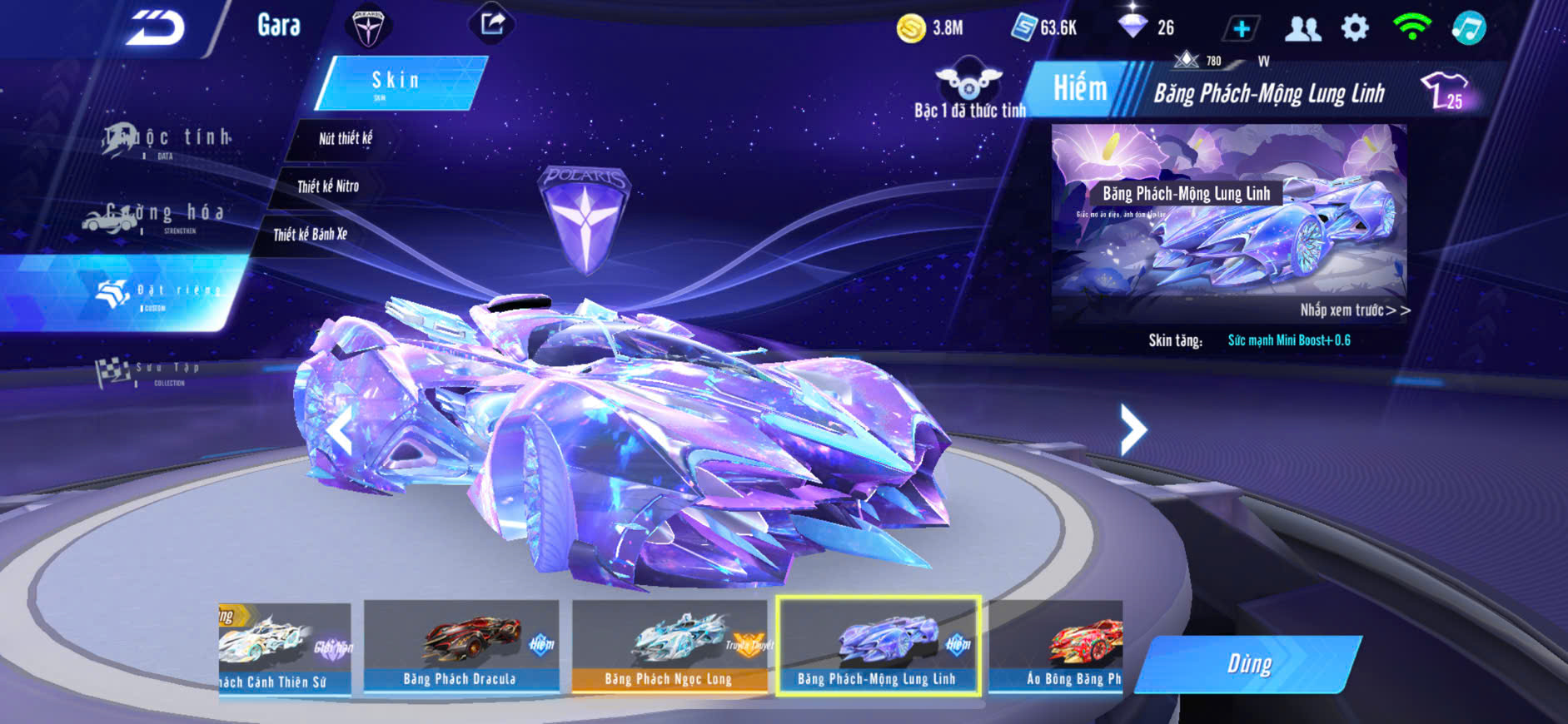Go back using the top-left return arrow
Image resolution: width=1568 pixels, height=724 pixels.
156,28
